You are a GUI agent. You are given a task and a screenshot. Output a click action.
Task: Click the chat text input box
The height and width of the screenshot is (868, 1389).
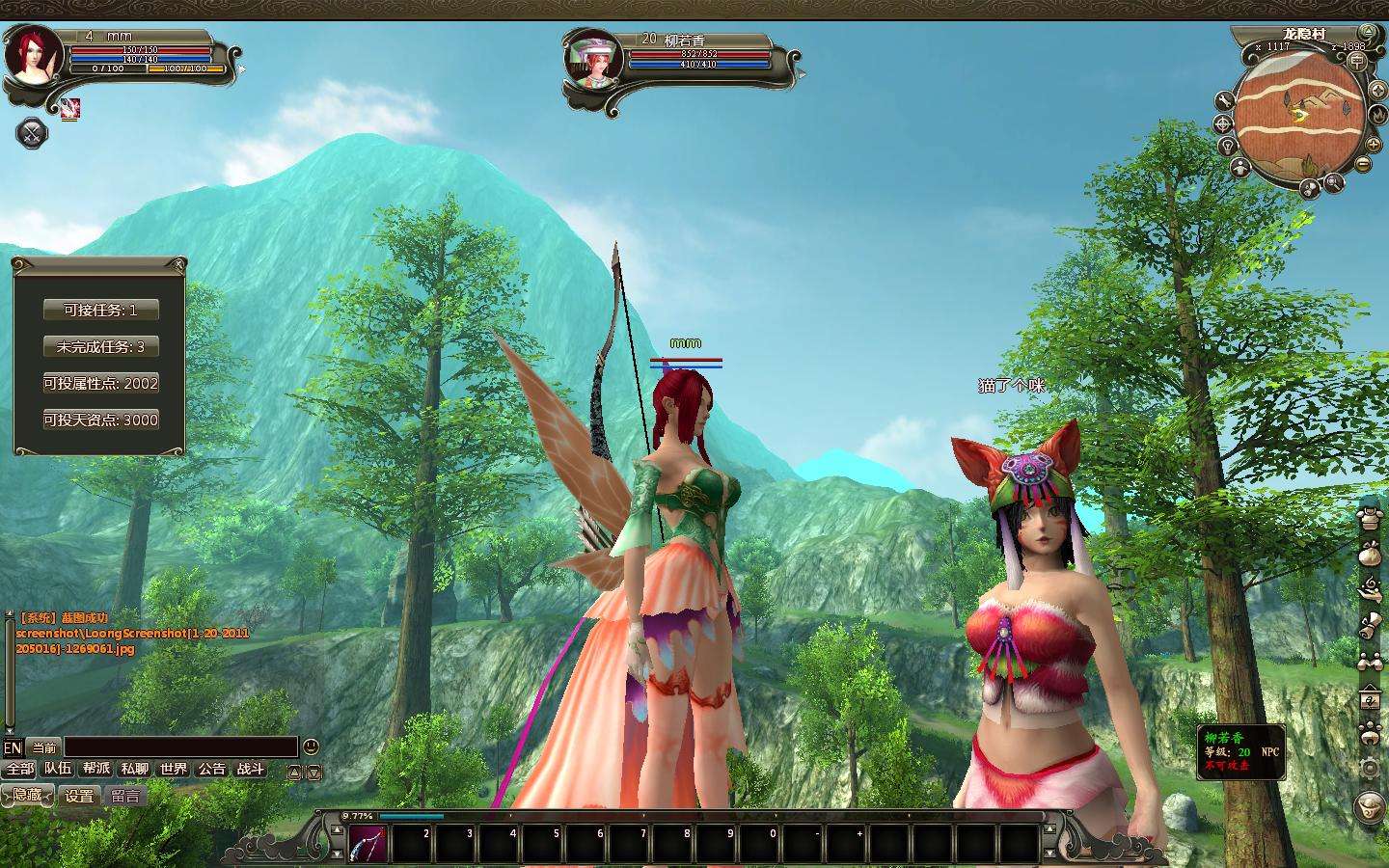[180, 747]
